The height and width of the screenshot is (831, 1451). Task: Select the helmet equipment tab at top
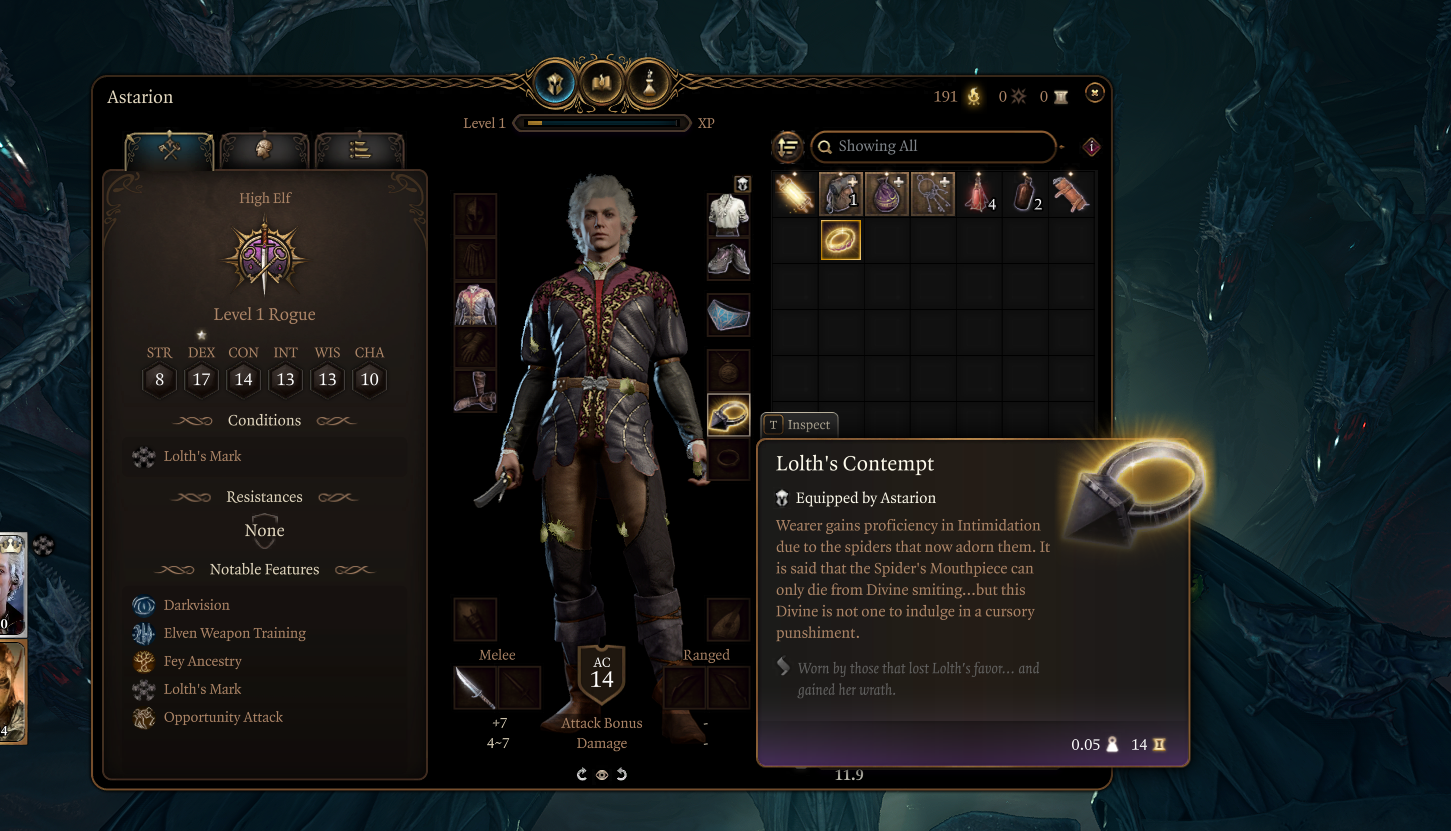[555, 84]
